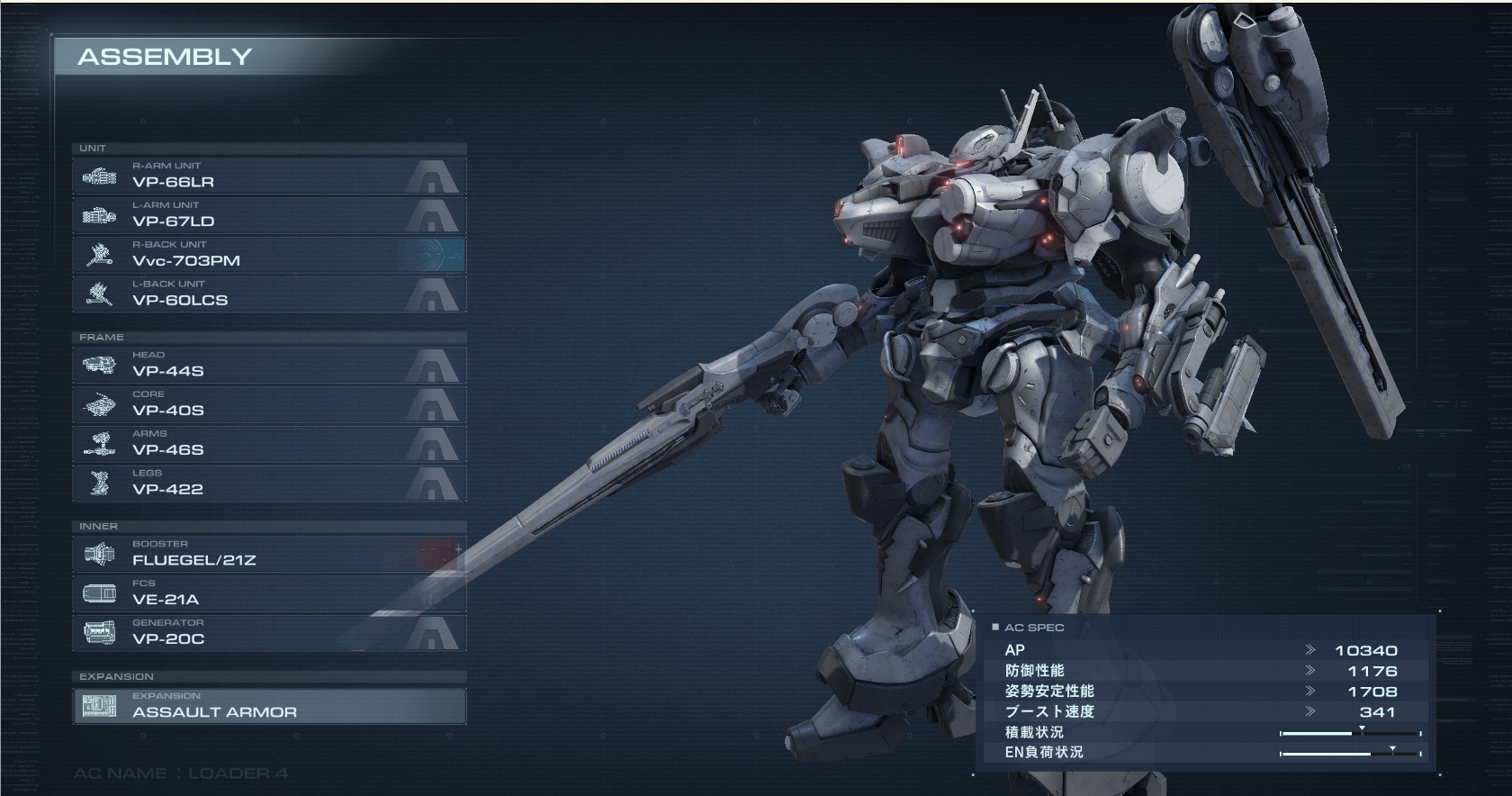
Task: Open the BOOSTER FLUEGEL/21Z slot
Action: 268,555
